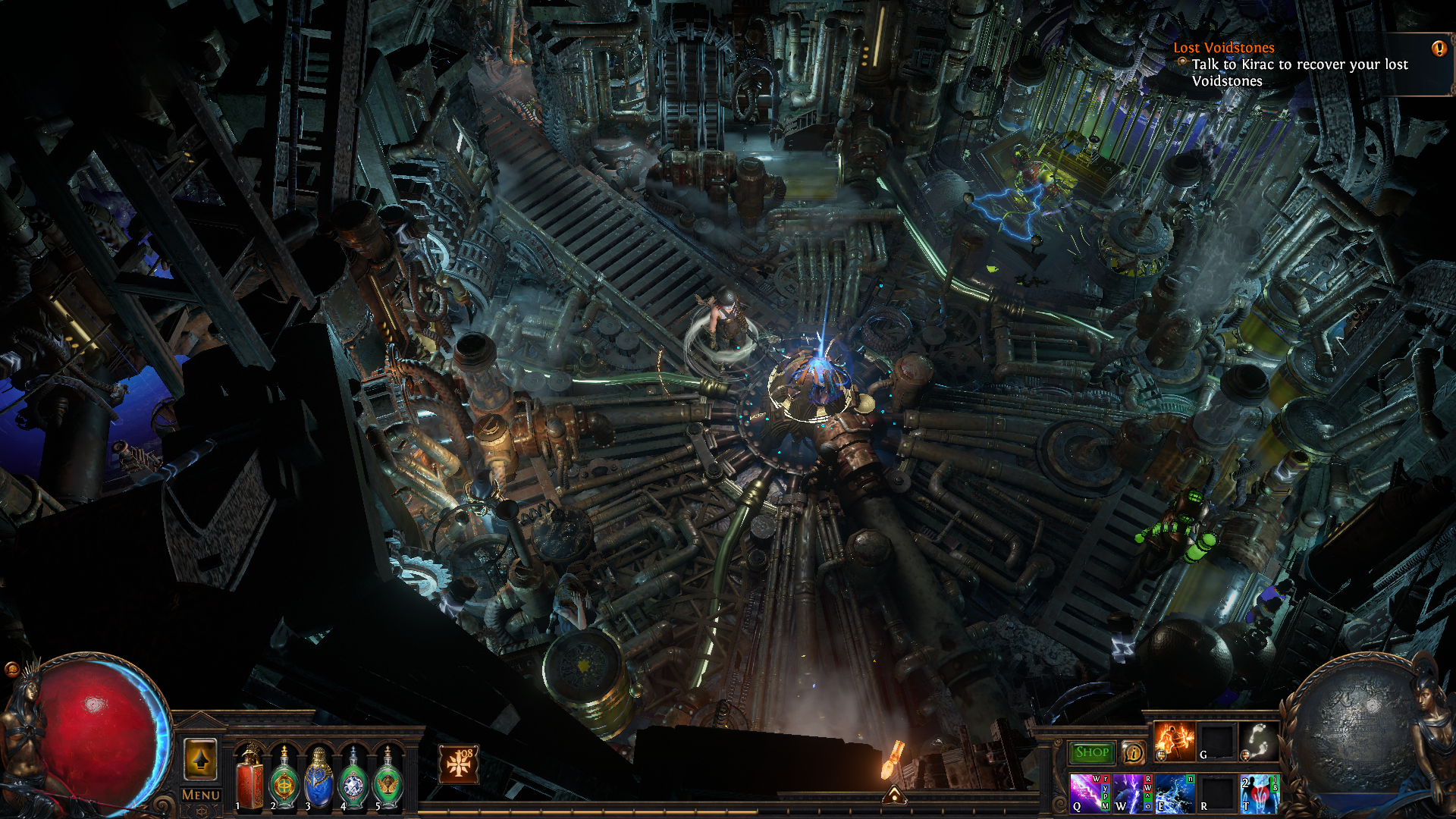1456x819 pixels.
Task: Click the orange info speech-bubble icon
Action: point(1133,752)
